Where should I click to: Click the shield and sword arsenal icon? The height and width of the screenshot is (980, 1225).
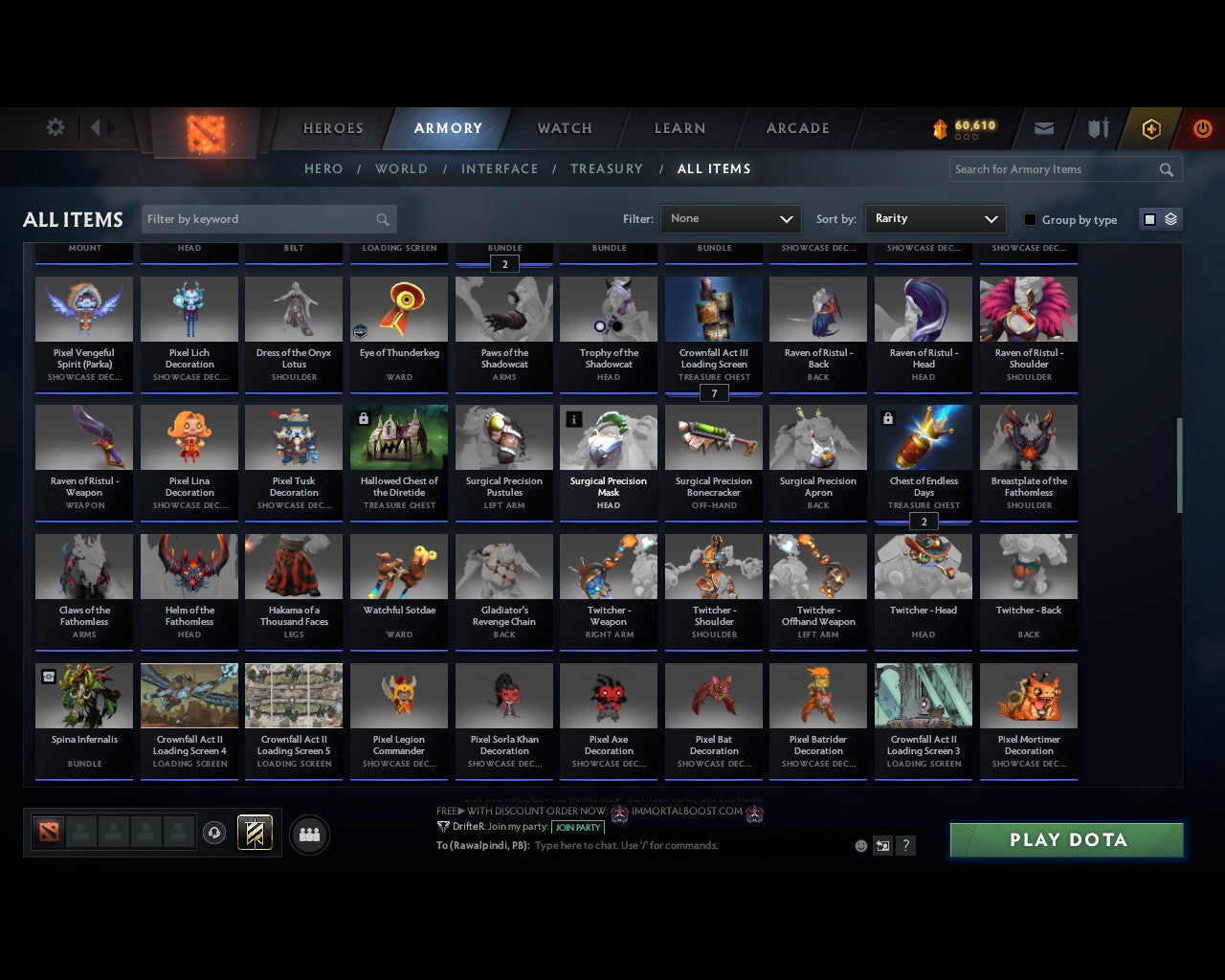[1097, 128]
